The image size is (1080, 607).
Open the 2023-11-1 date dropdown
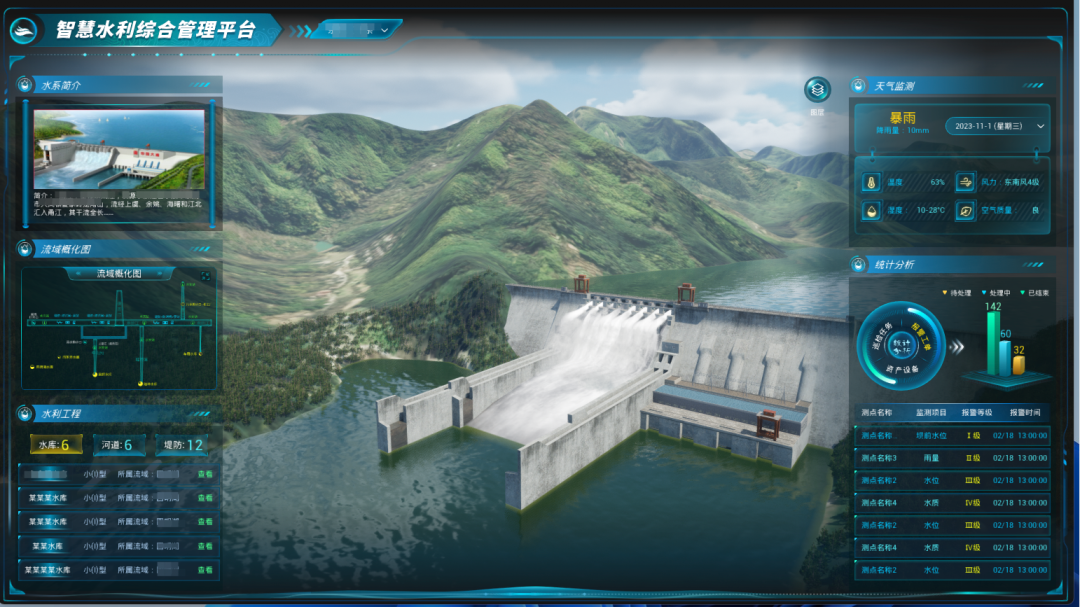(x=997, y=126)
